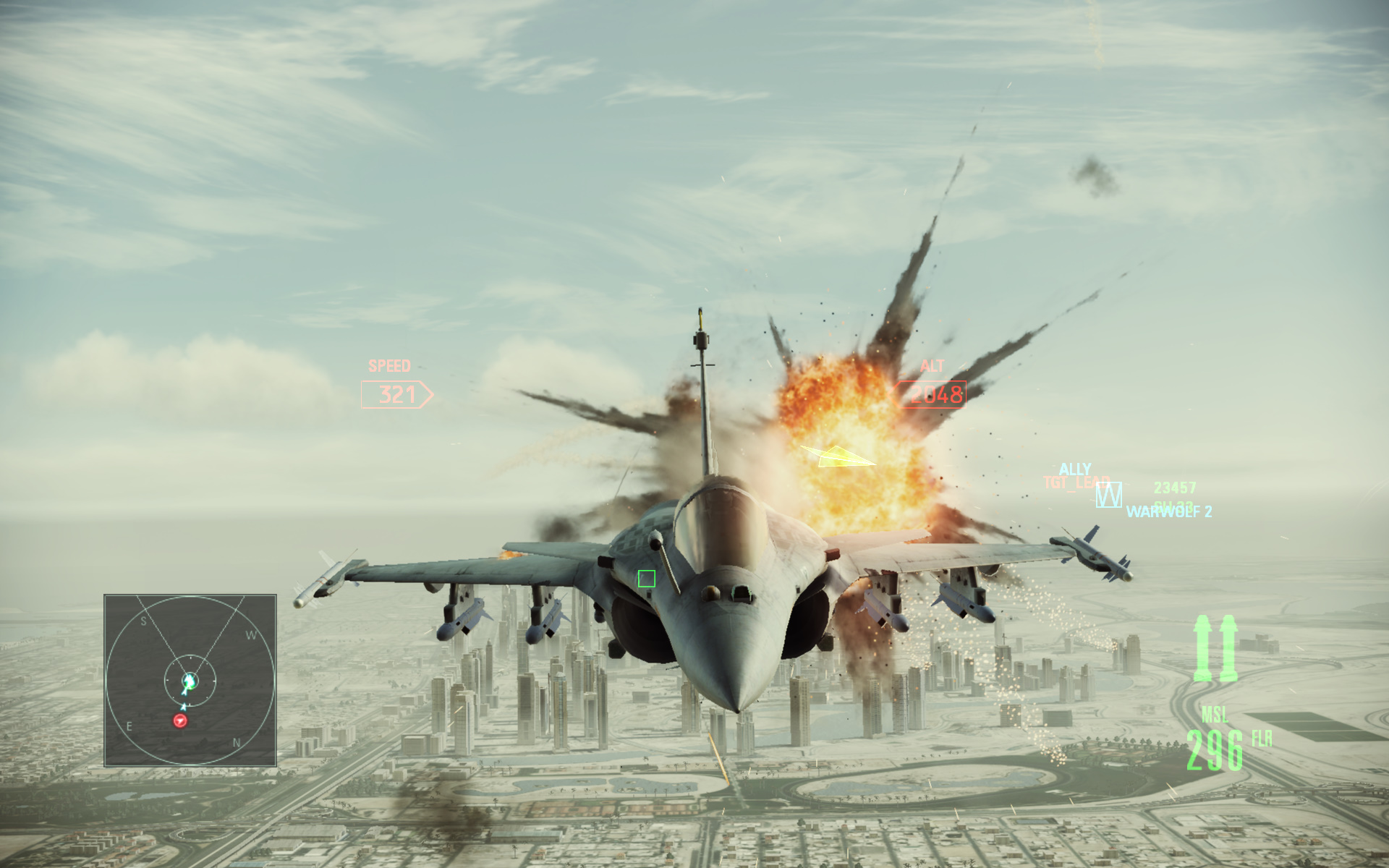Click the green player arrow on the radar

[x=188, y=682]
